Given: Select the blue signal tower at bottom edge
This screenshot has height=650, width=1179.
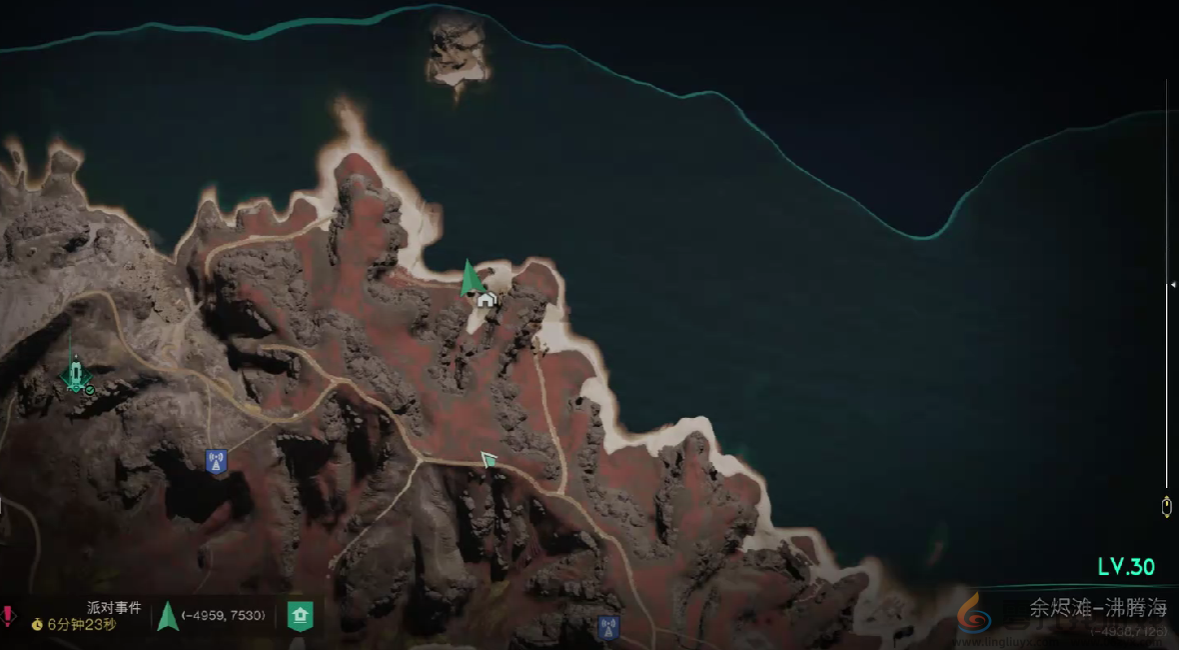Looking at the screenshot, I should (x=607, y=628).
